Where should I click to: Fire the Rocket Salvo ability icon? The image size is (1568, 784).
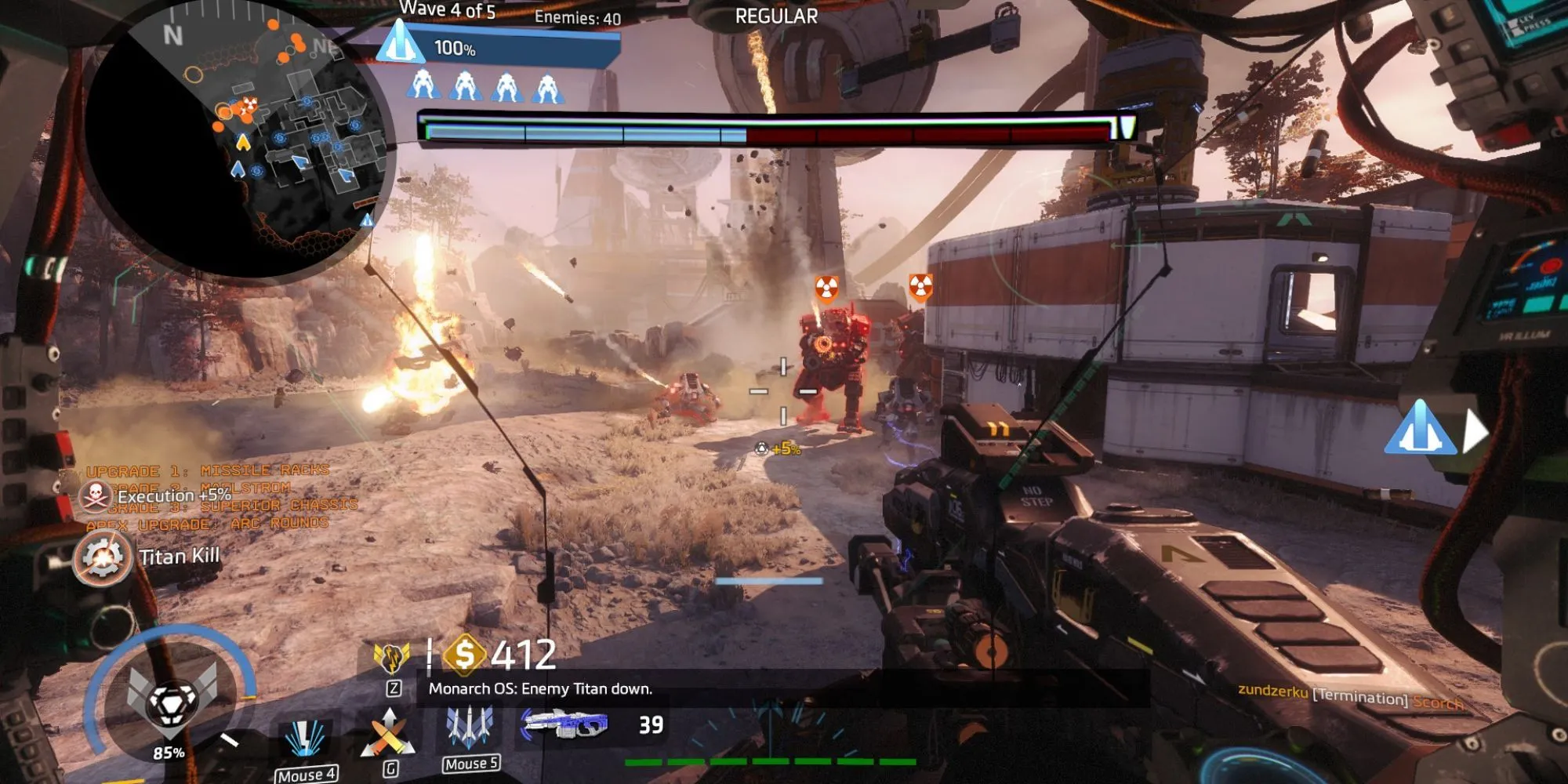470,726
